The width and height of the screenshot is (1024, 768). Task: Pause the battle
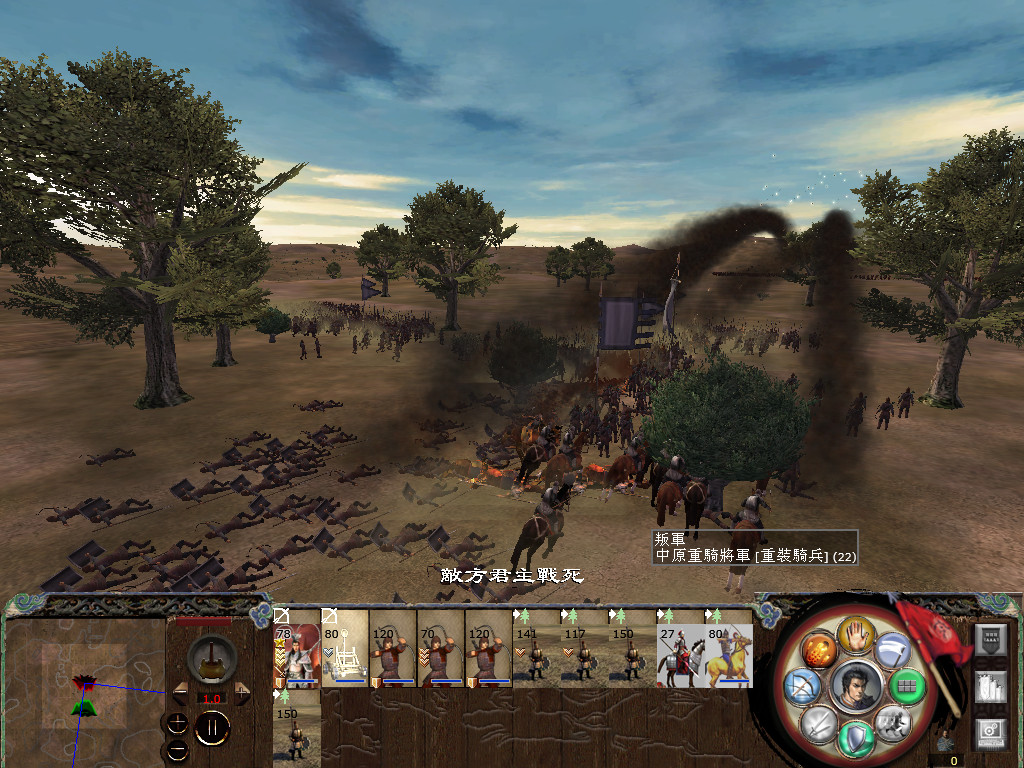tap(212, 727)
